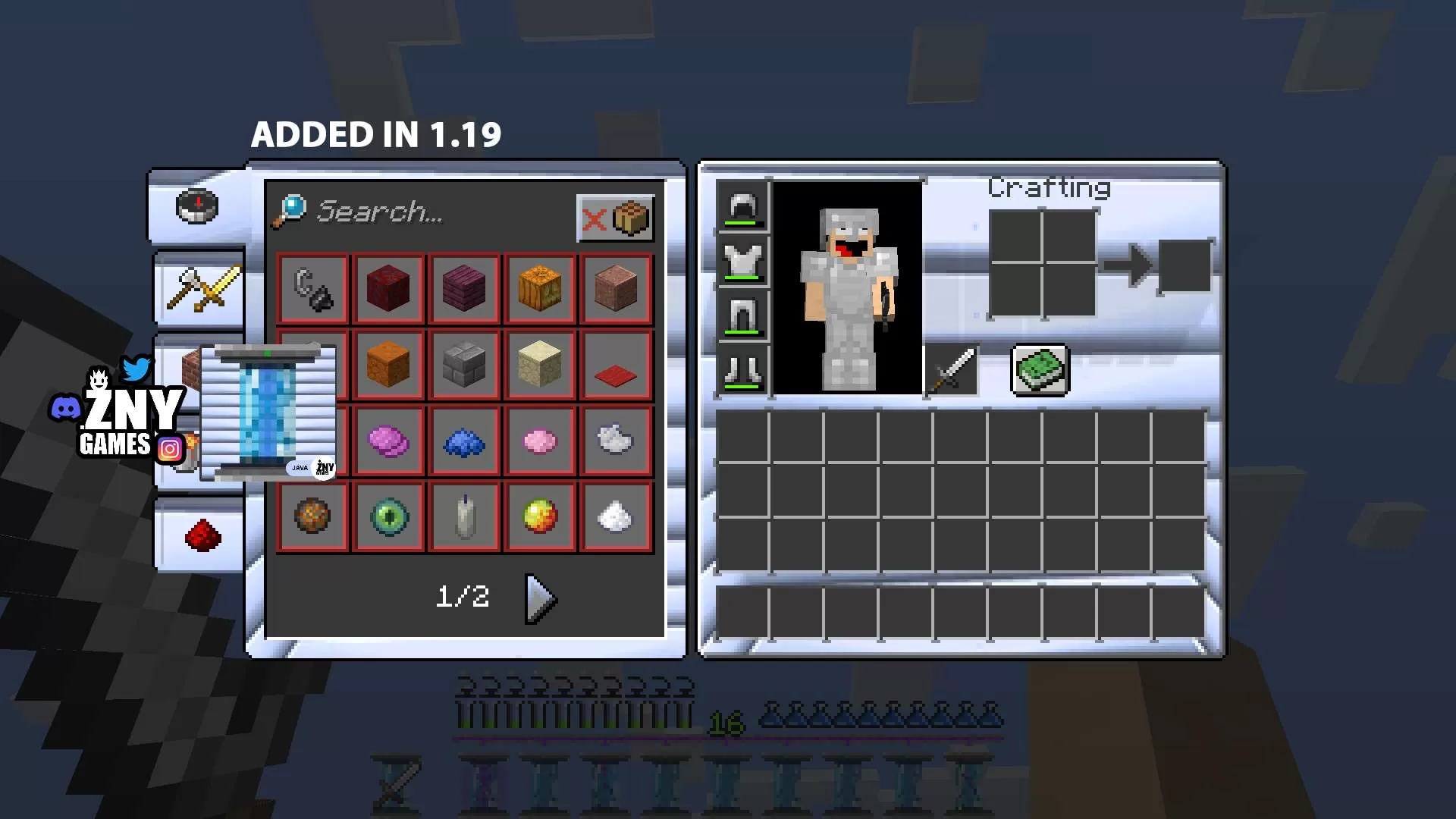Clear the search with the red X toggle
Screen dimensions: 1456x819
[x=597, y=219]
